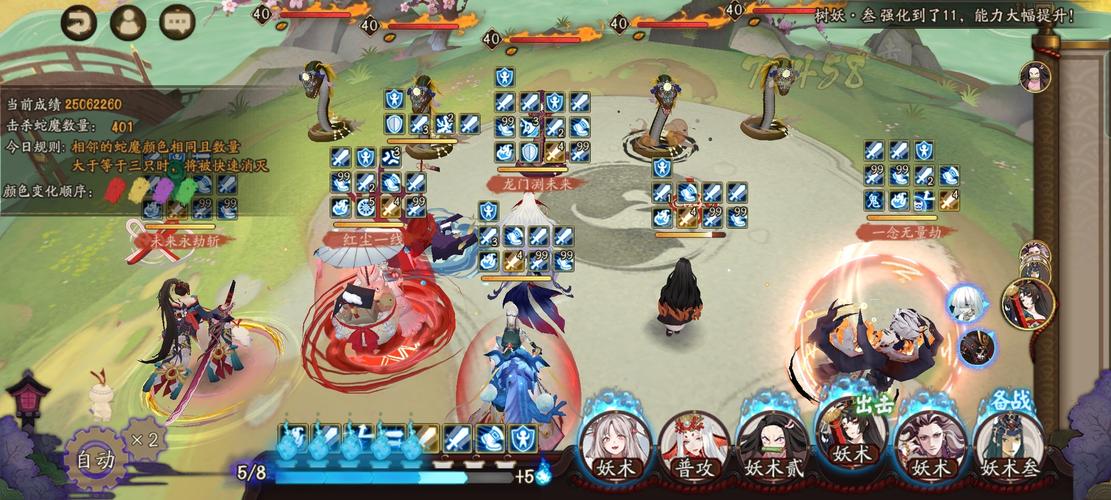Open the player profile icon
Viewport: 1111px width, 500px height.
coord(128,22)
